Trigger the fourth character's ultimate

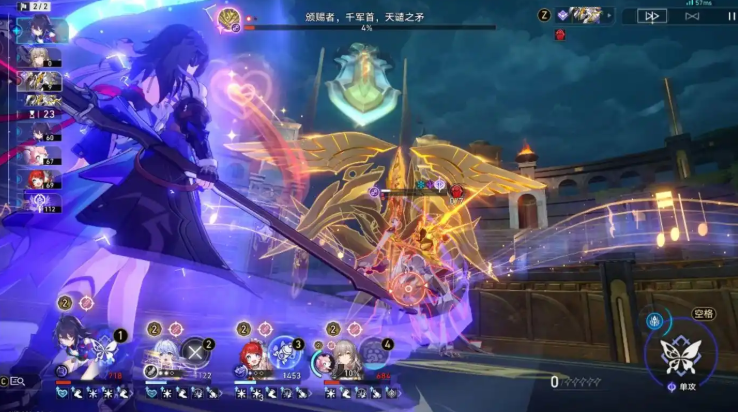[x=373, y=351]
